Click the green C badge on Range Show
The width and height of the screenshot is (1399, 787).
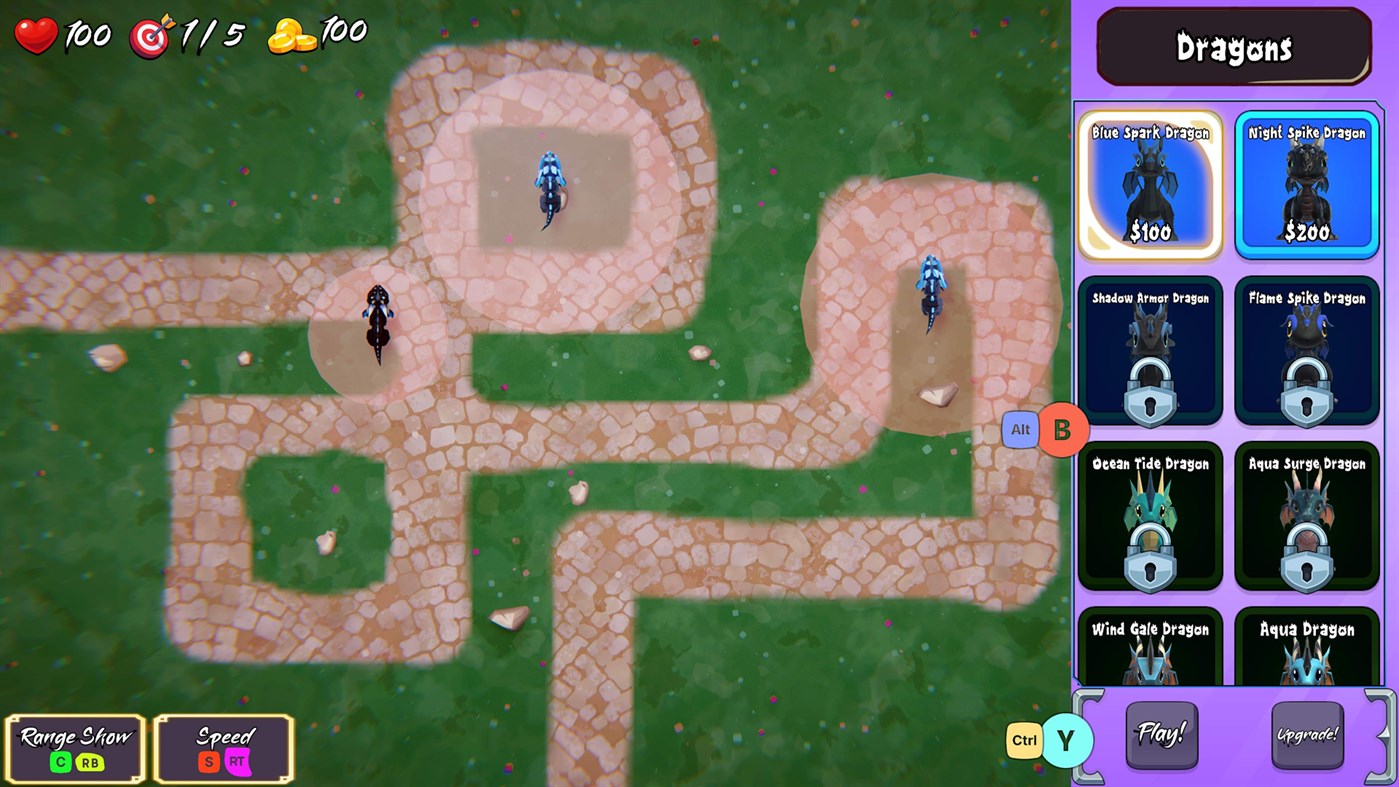[x=60, y=762]
